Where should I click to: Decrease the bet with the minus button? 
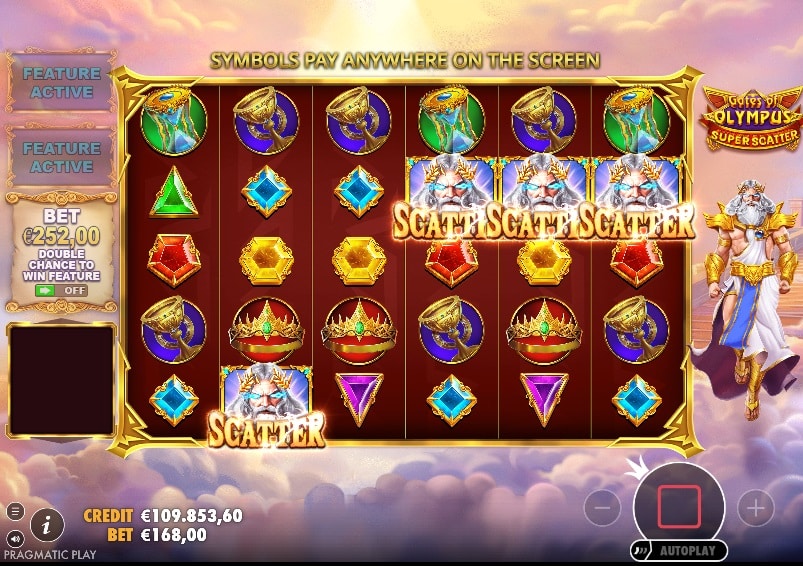coord(602,508)
